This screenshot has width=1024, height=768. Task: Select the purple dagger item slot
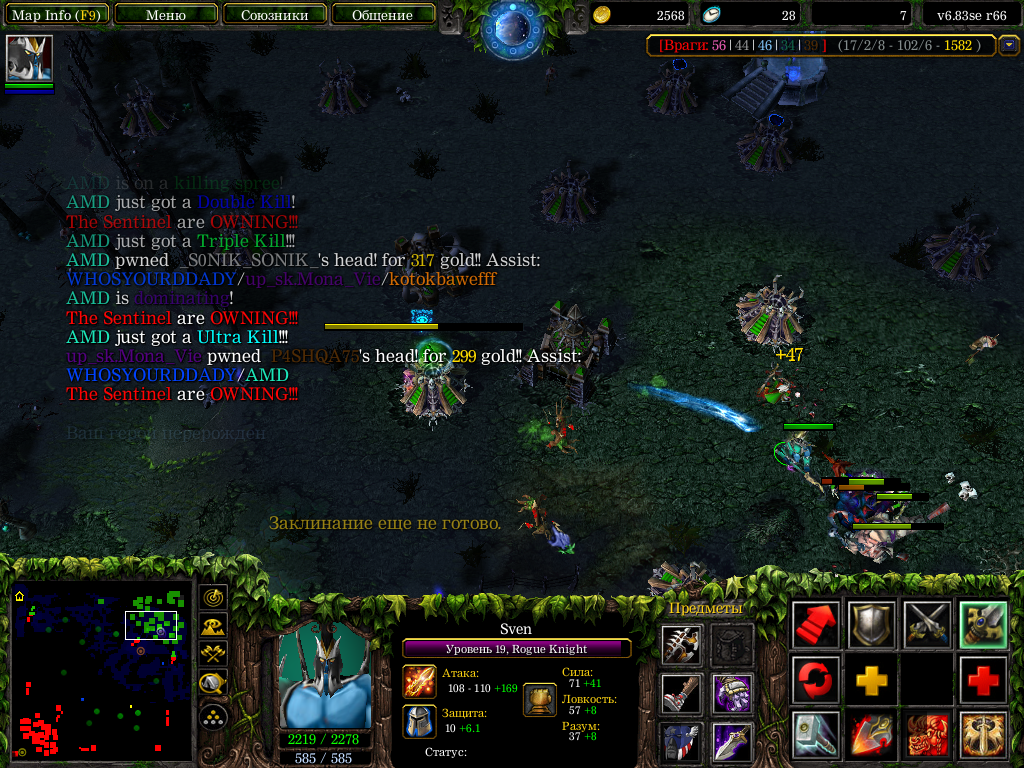point(732,741)
